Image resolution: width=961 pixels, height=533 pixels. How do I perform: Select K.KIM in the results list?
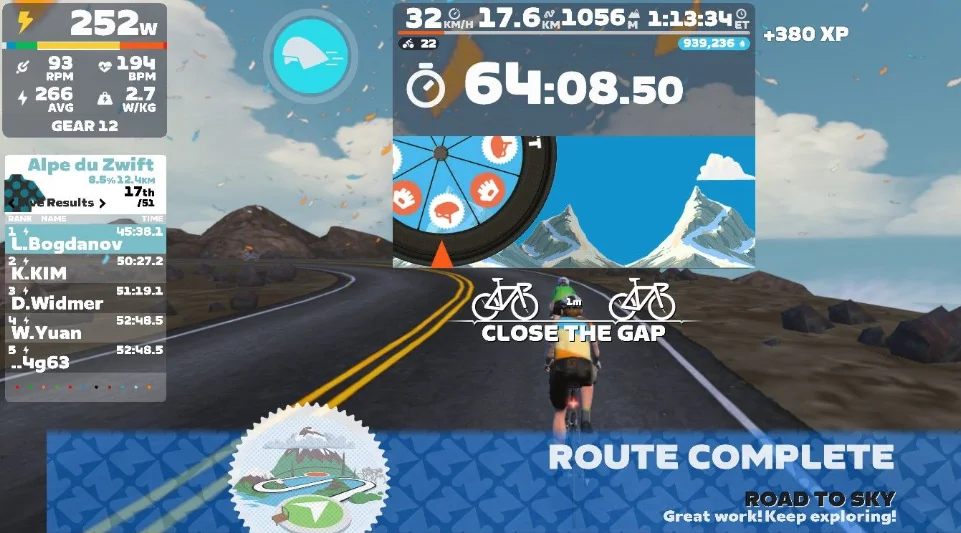85,267
